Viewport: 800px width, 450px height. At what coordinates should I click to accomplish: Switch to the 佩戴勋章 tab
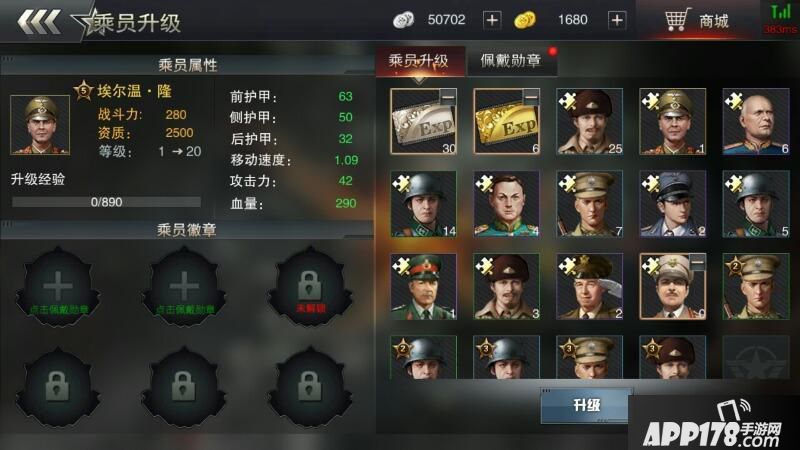tap(511, 61)
